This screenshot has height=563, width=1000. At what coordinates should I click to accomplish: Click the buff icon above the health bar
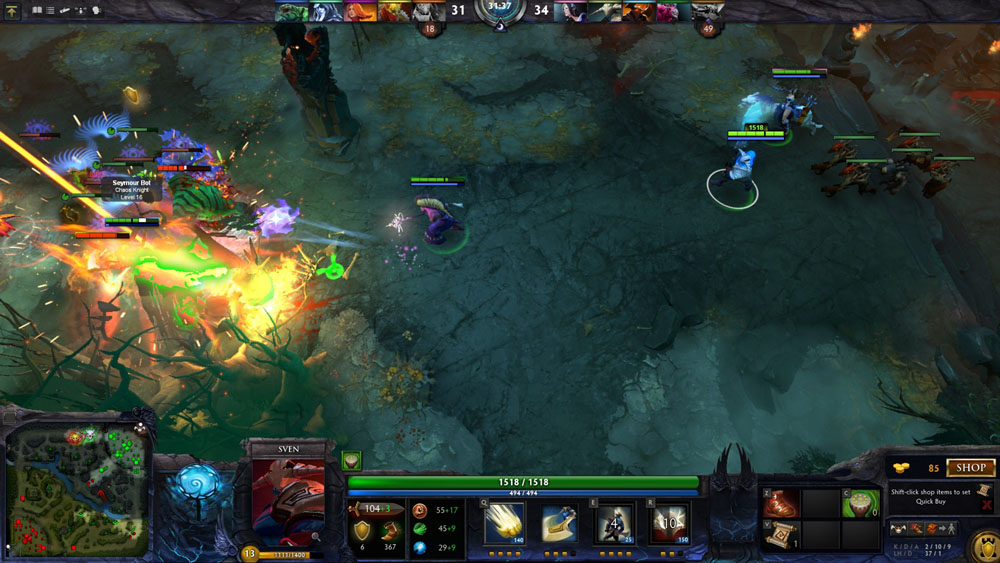click(x=352, y=460)
